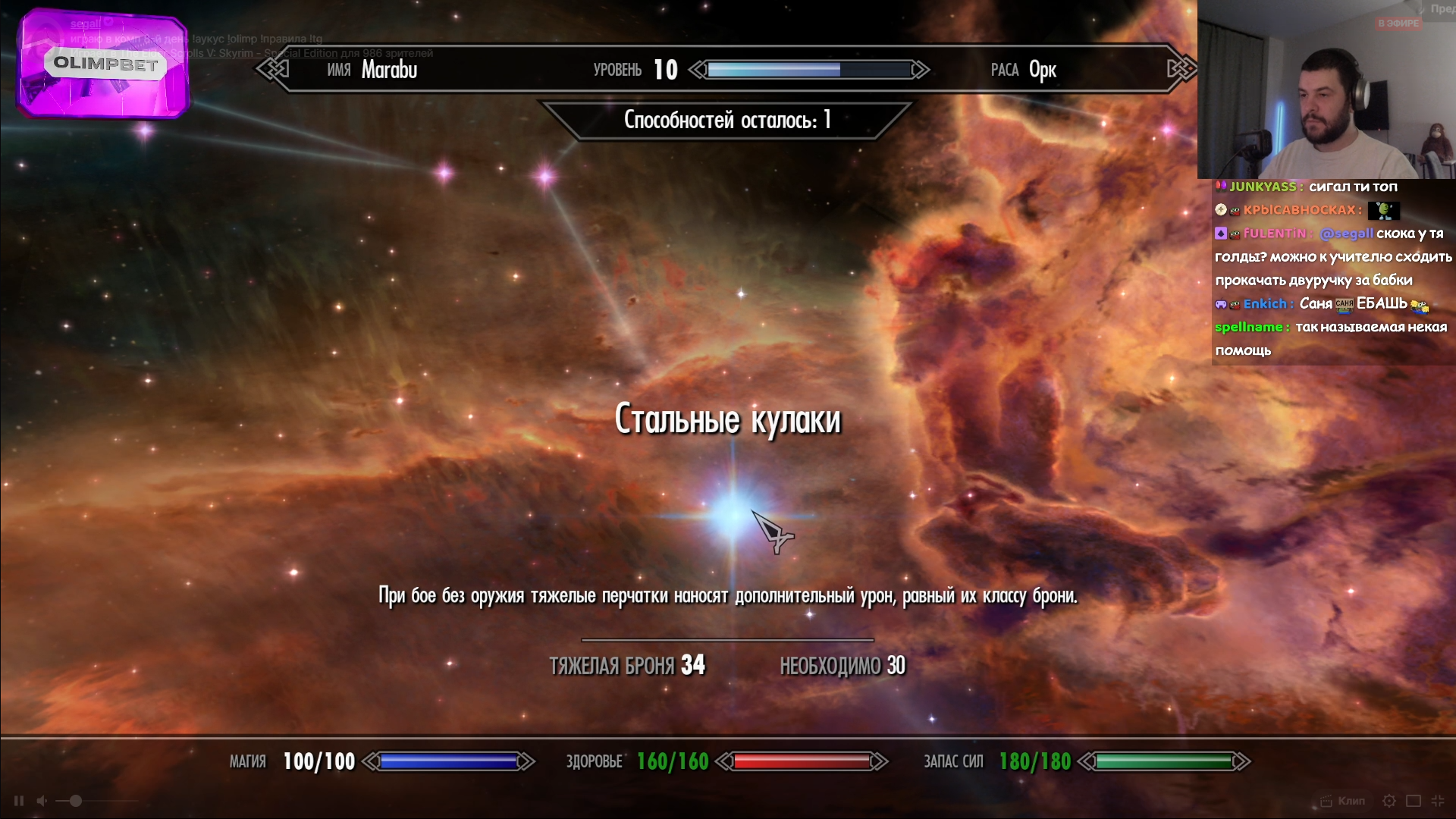Screen dimensions: 1456x819
Task: Toggle theater mode in the player
Action: [1414, 801]
